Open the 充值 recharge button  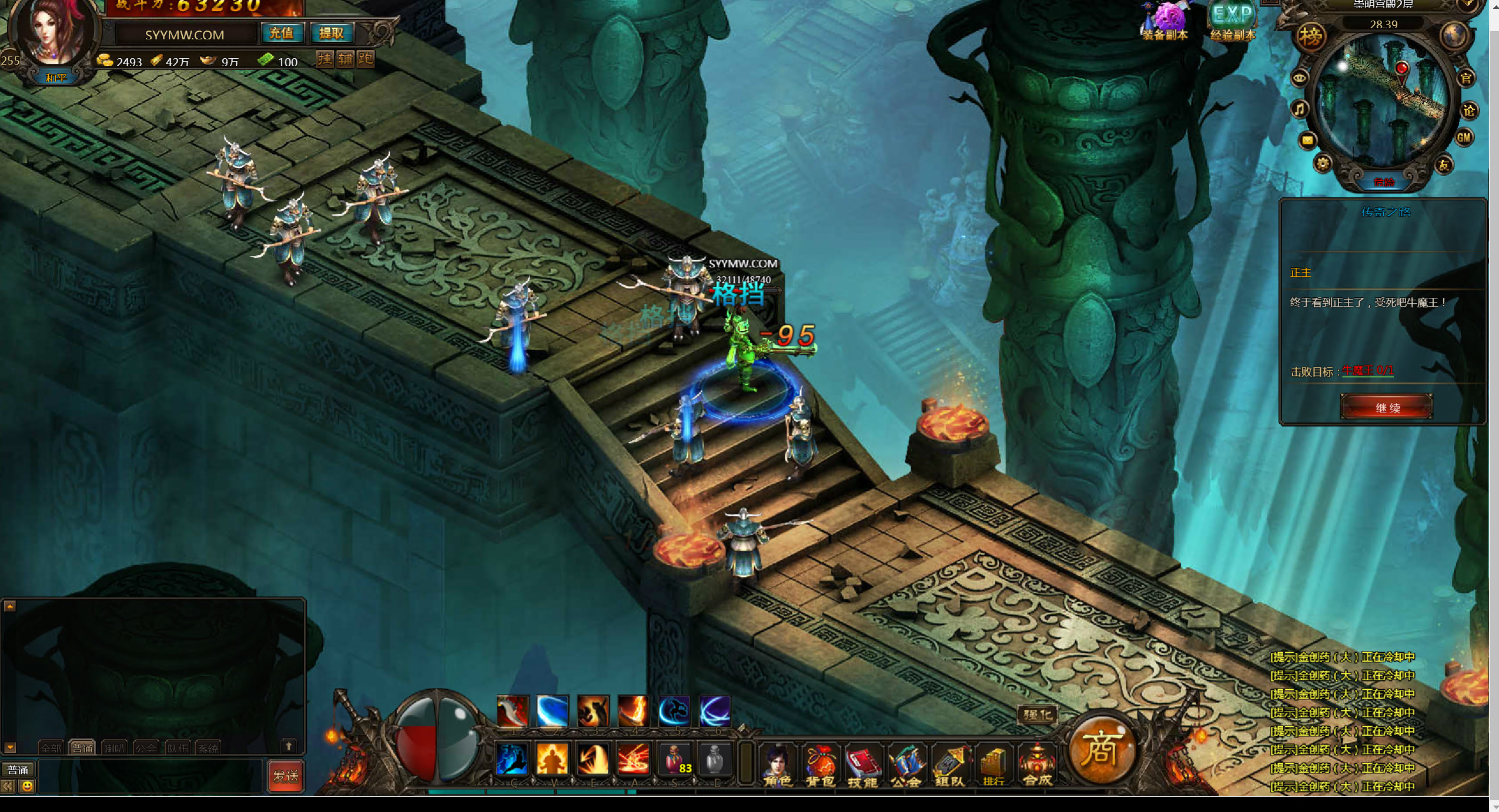pos(282,33)
